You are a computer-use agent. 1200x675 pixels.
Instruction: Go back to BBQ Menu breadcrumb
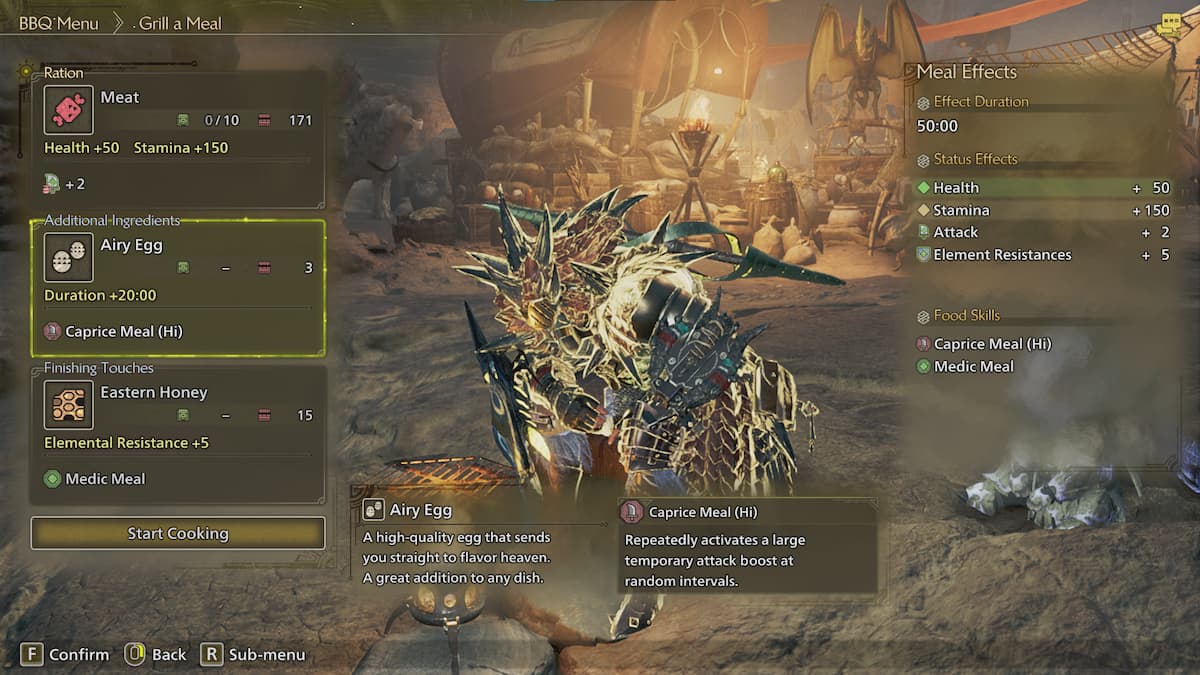59,23
